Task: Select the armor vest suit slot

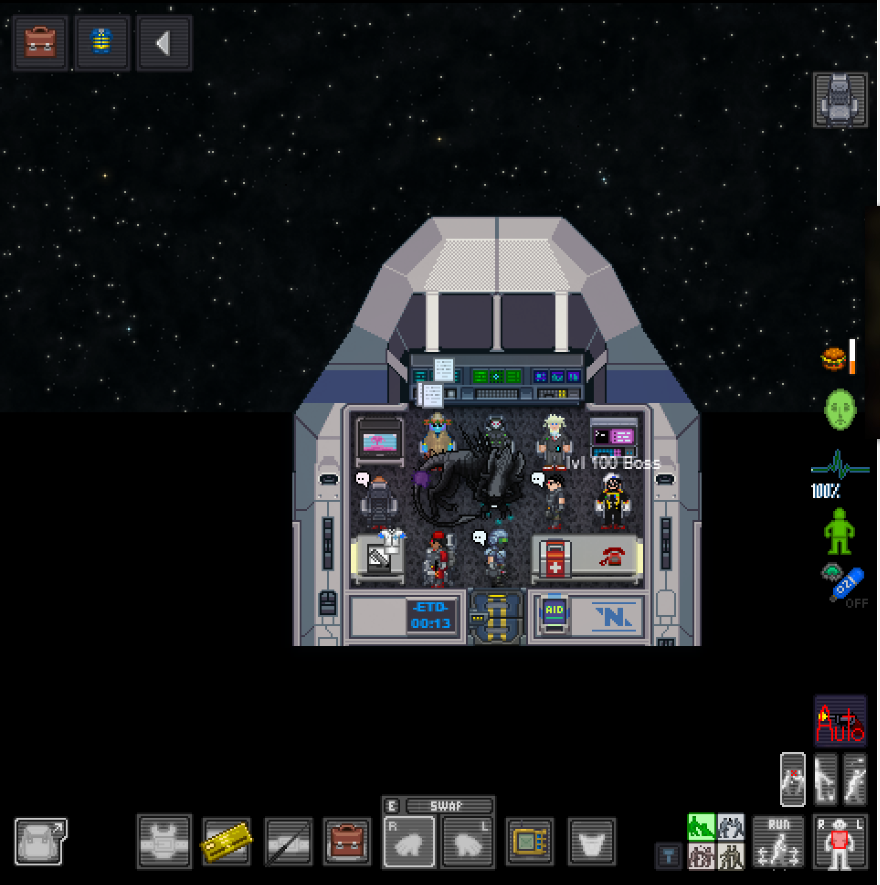Action: (x=164, y=841)
